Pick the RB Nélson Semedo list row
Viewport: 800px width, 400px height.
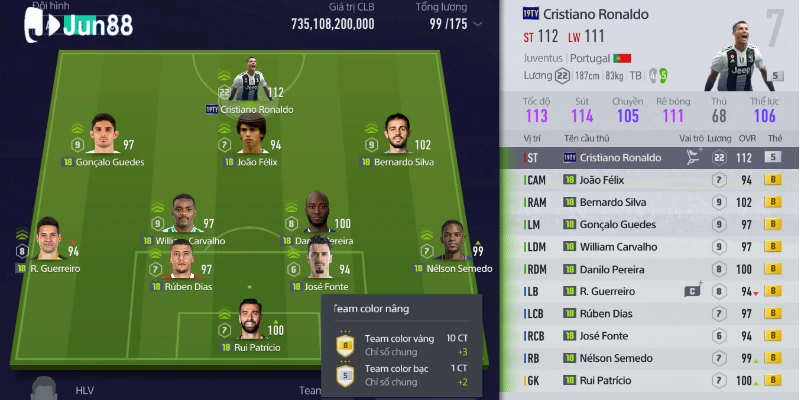[650, 358]
